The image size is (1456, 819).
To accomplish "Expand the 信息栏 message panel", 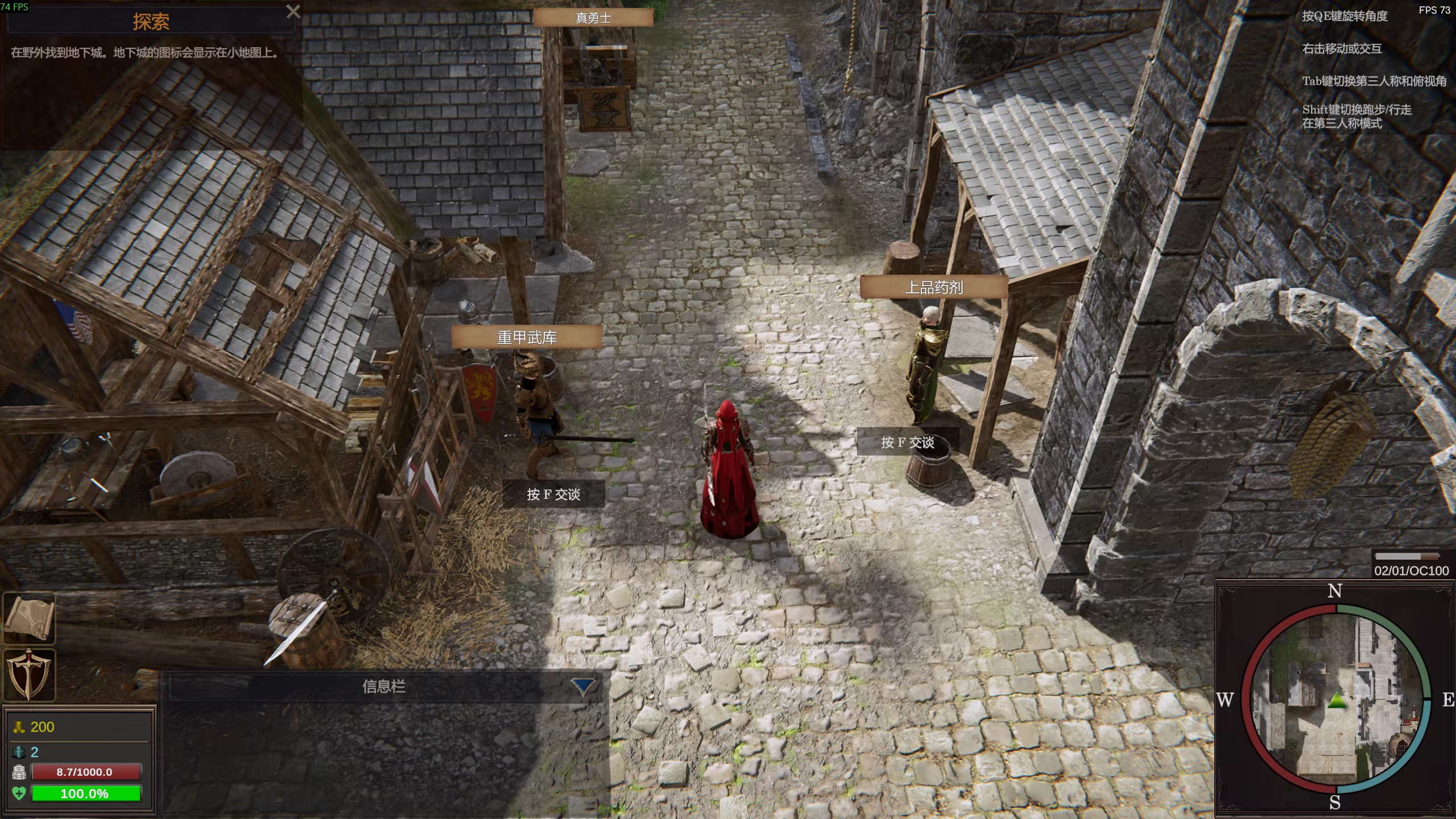I will [x=384, y=686].
